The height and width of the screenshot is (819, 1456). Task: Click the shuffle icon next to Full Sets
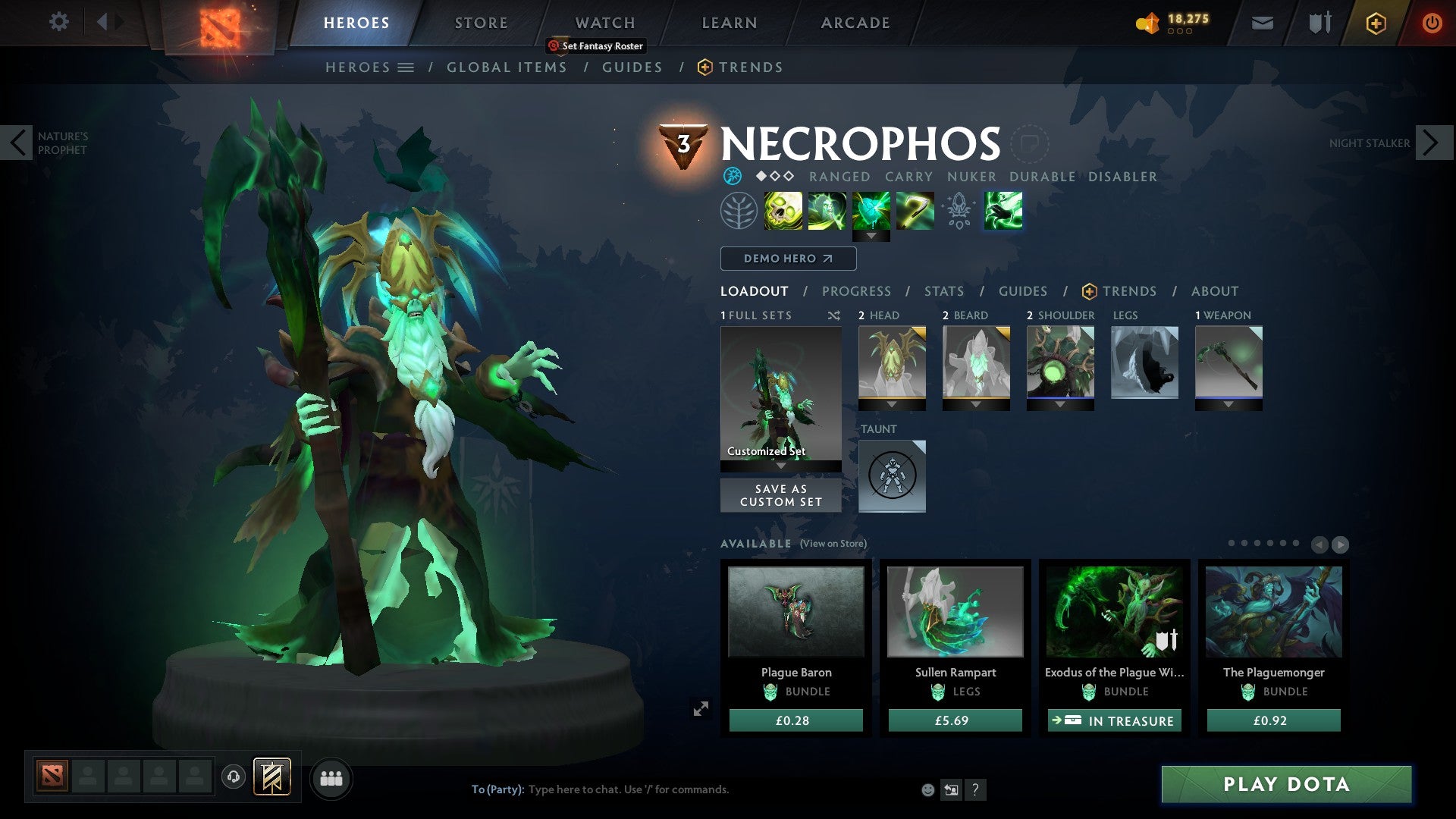[835, 315]
